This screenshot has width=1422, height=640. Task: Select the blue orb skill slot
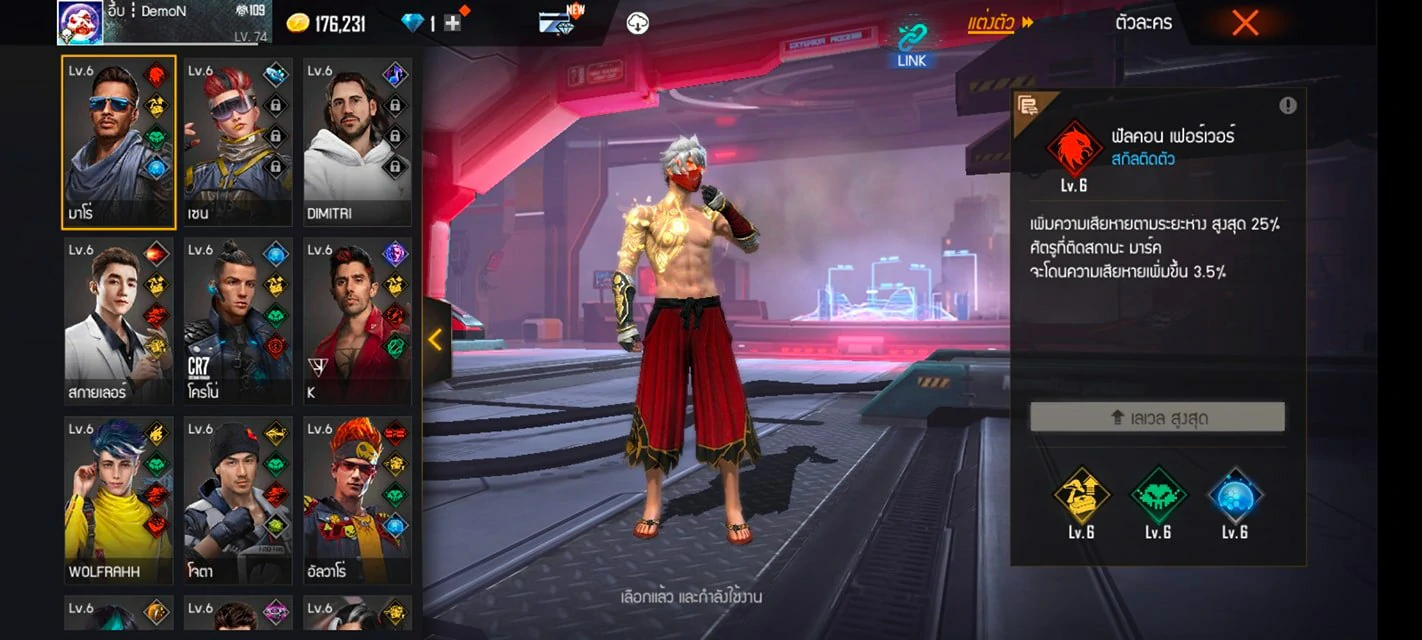click(x=1235, y=495)
